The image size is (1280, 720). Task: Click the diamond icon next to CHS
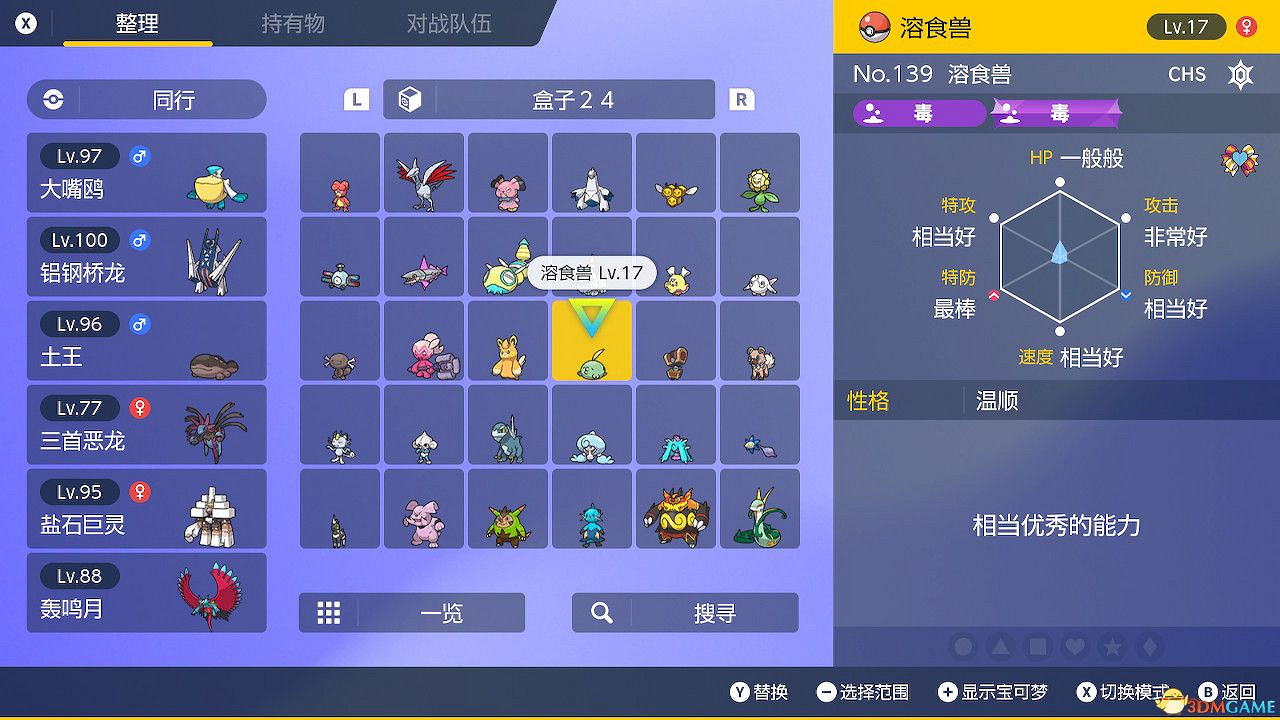tap(1240, 74)
